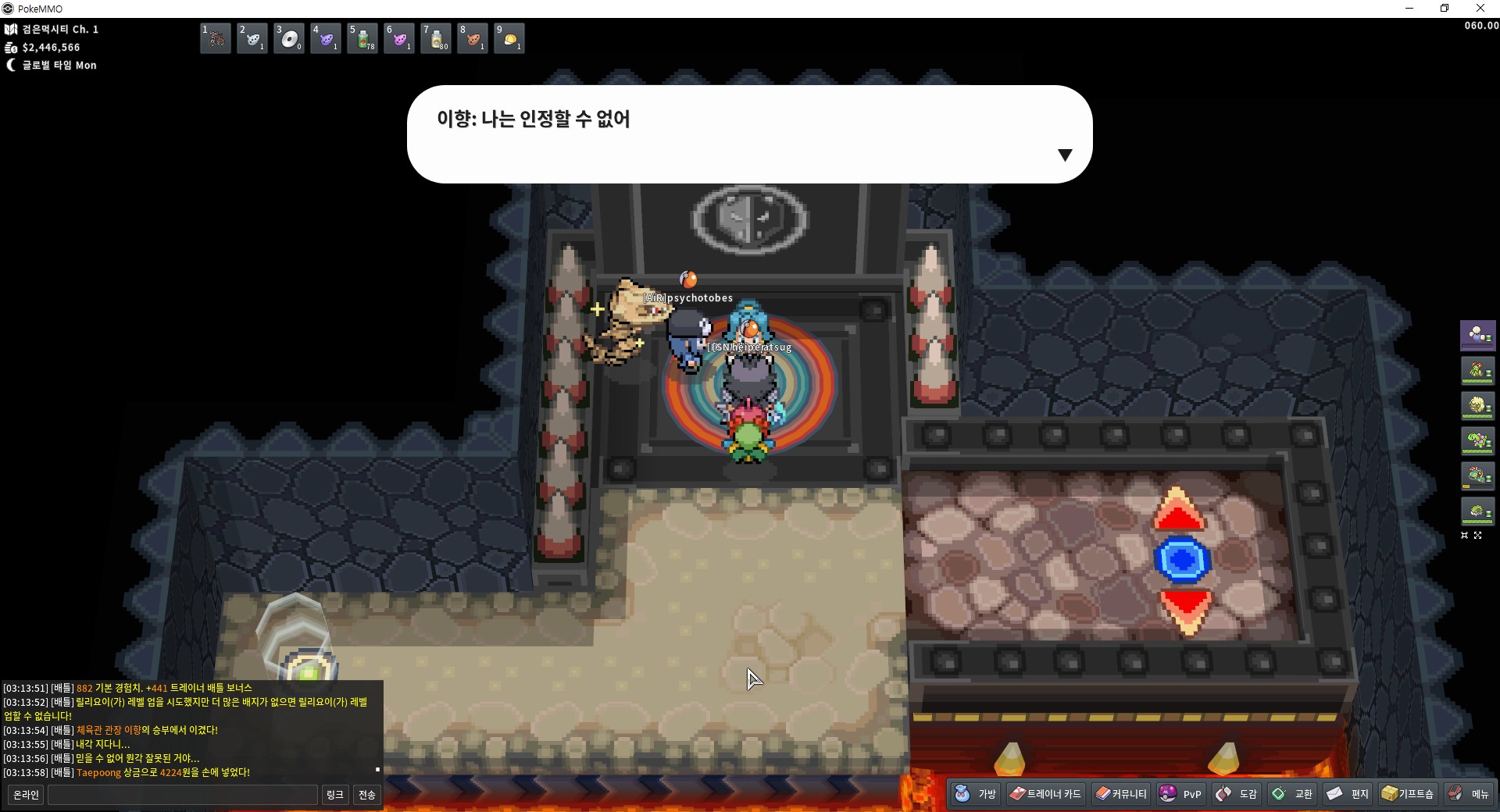The width and height of the screenshot is (1500, 812).
Task: Use the yellow cap item in slot 9
Action: pos(509,39)
